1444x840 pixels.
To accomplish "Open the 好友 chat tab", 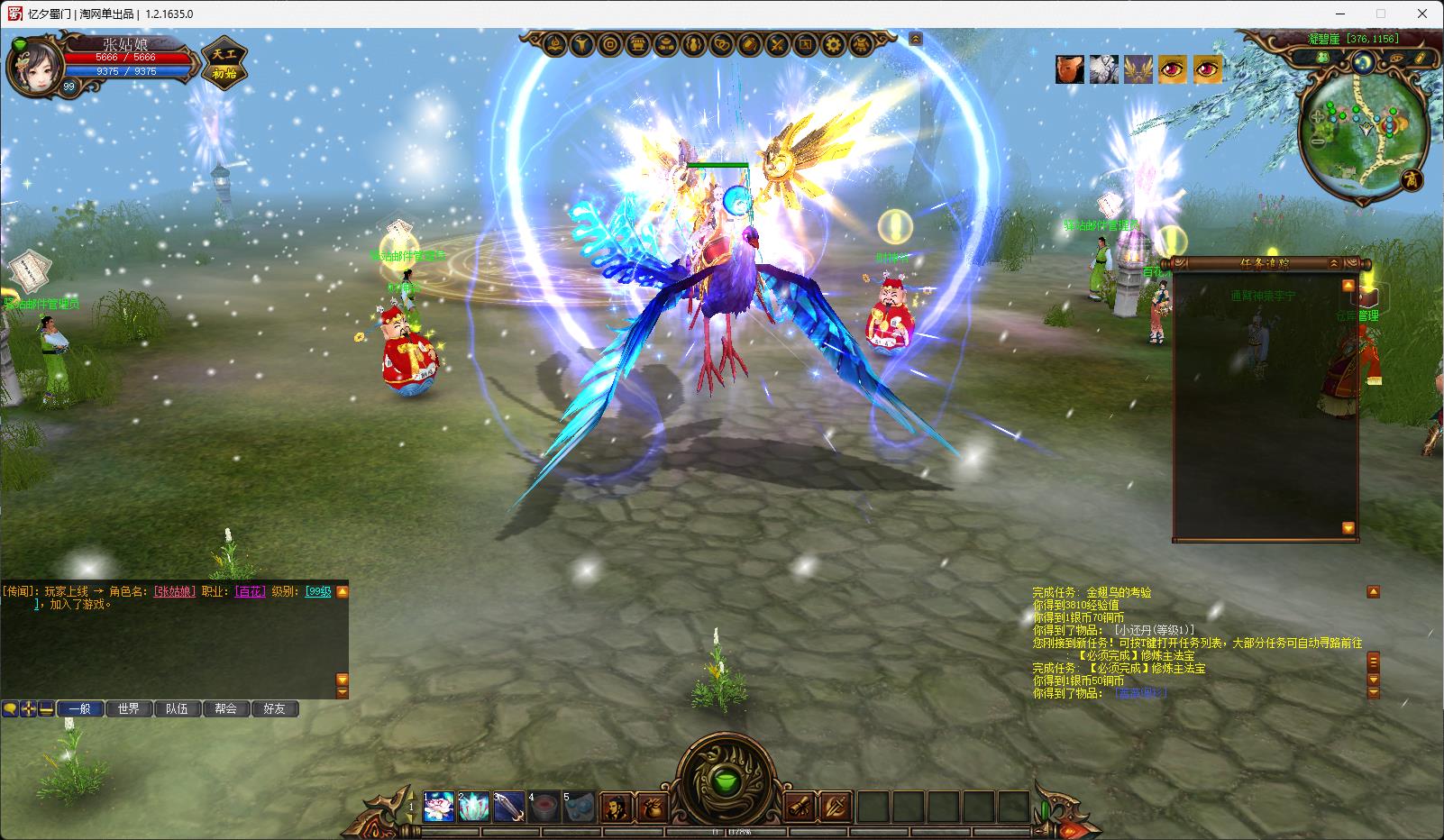I will [x=274, y=709].
